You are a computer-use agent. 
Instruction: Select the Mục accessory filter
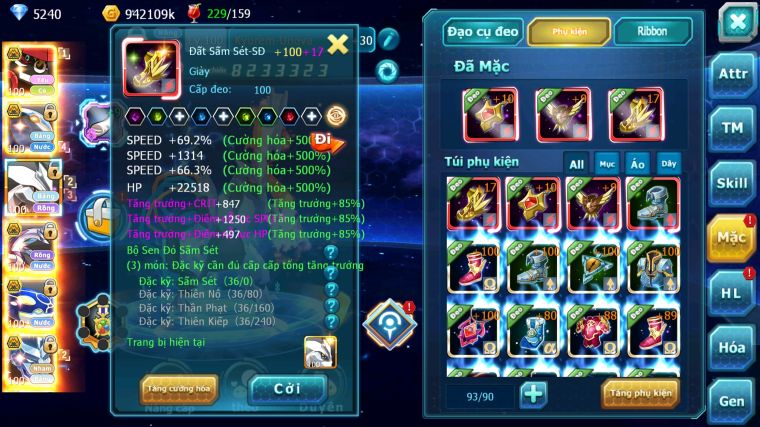point(607,163)
